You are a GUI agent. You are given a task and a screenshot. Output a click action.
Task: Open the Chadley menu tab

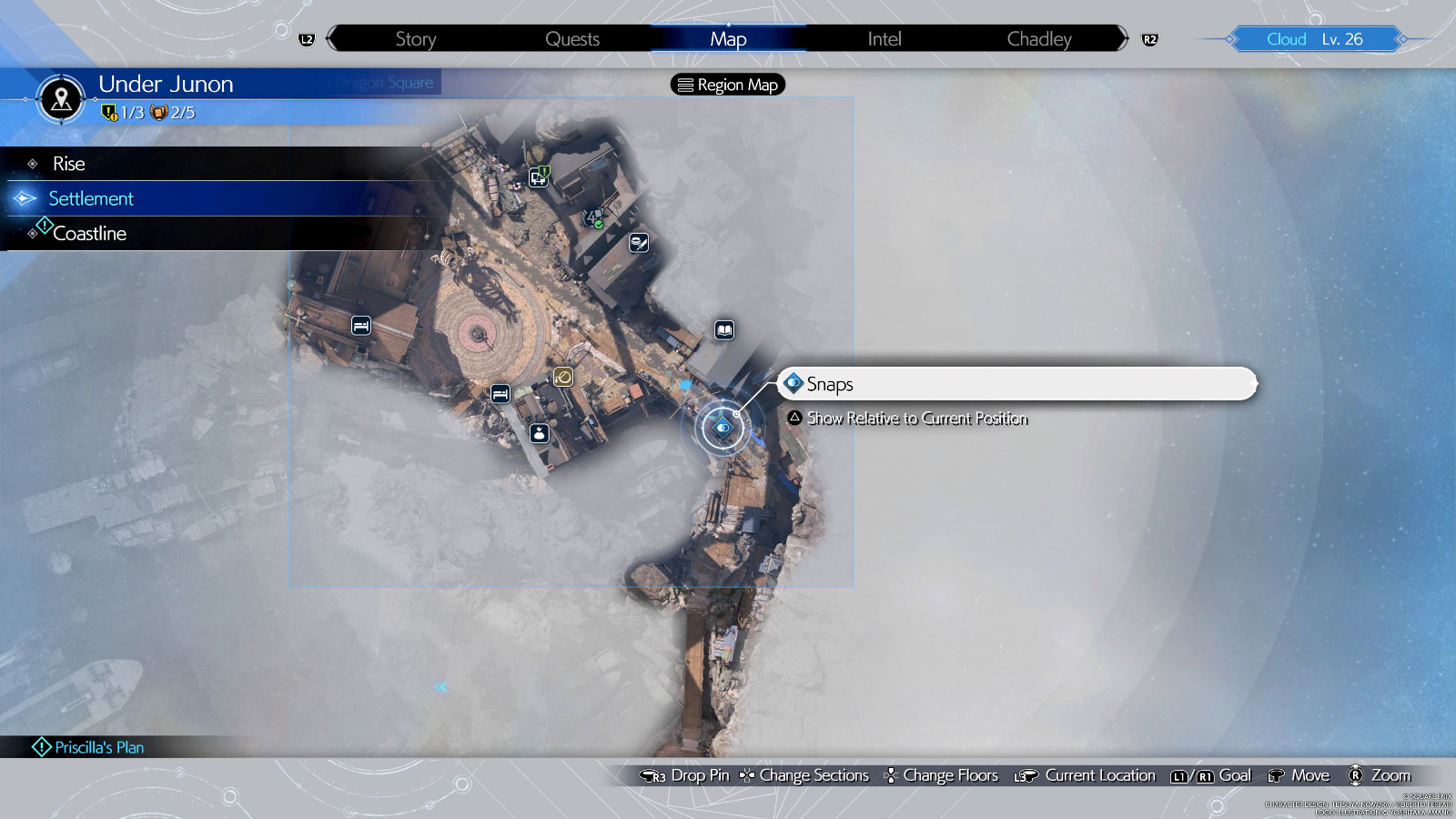point(1038,38)
